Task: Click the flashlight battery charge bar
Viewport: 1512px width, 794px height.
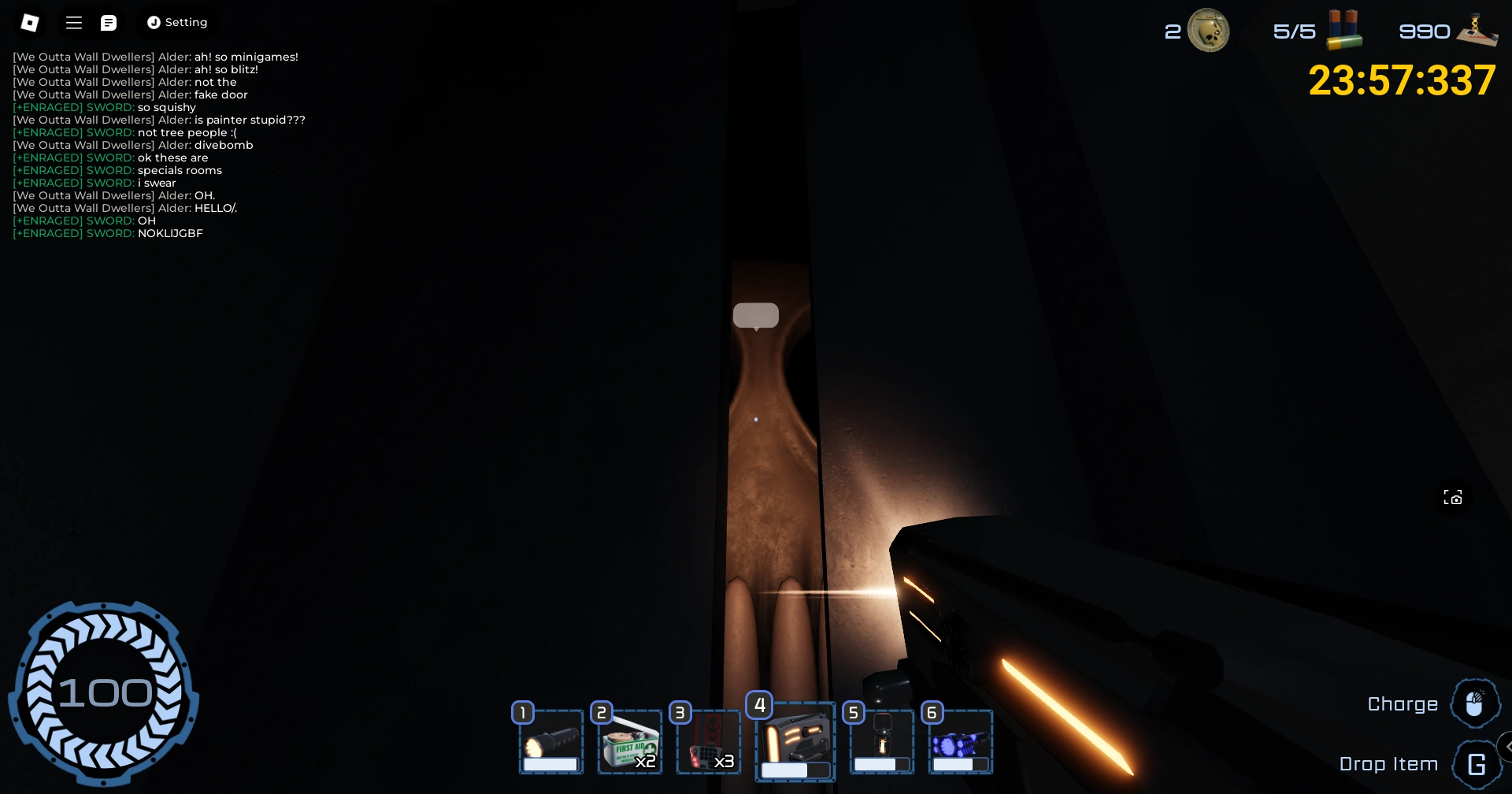Action: tap(550, 763)
